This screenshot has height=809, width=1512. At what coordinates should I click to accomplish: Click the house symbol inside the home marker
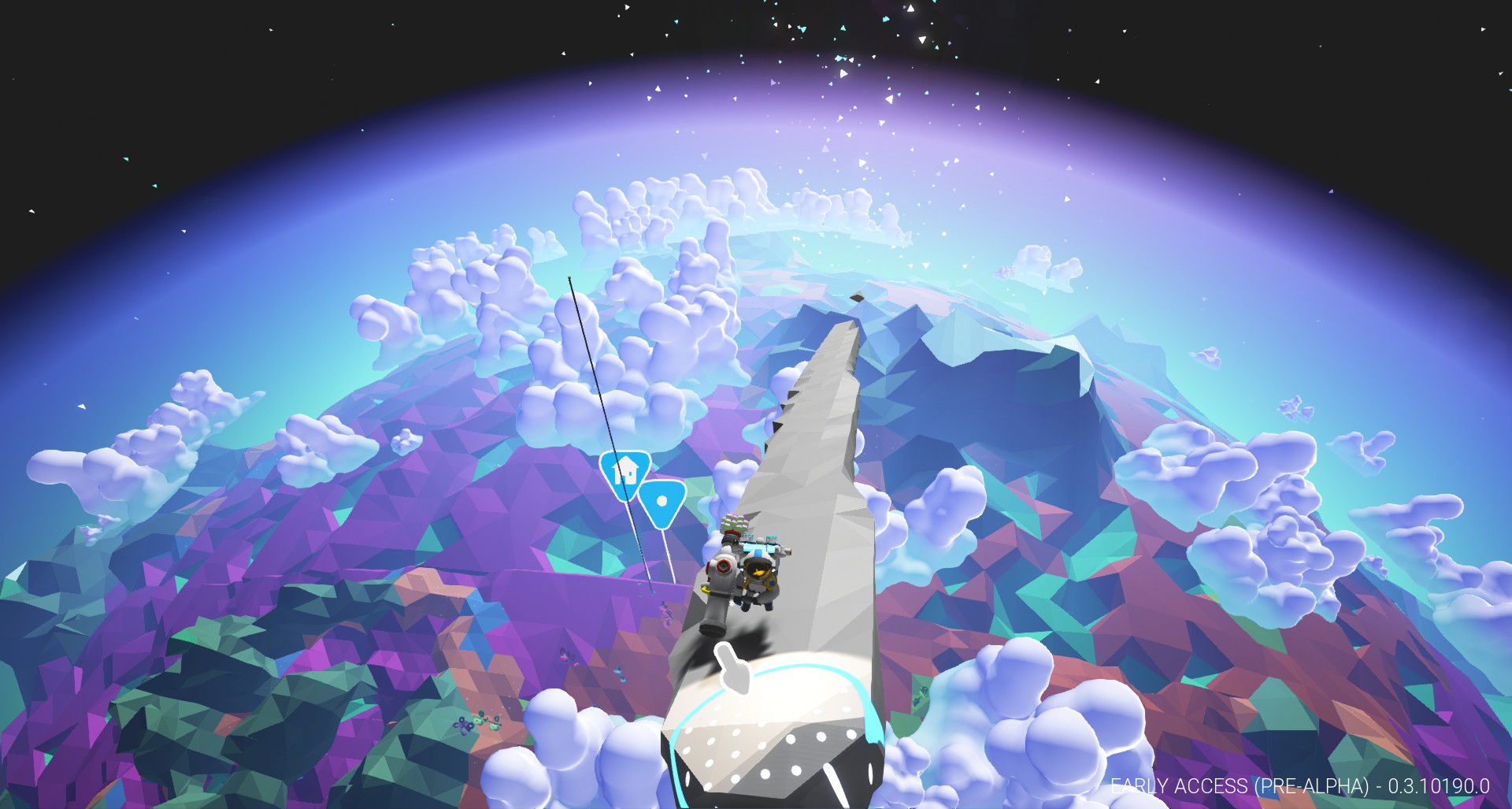coord(625,471)
